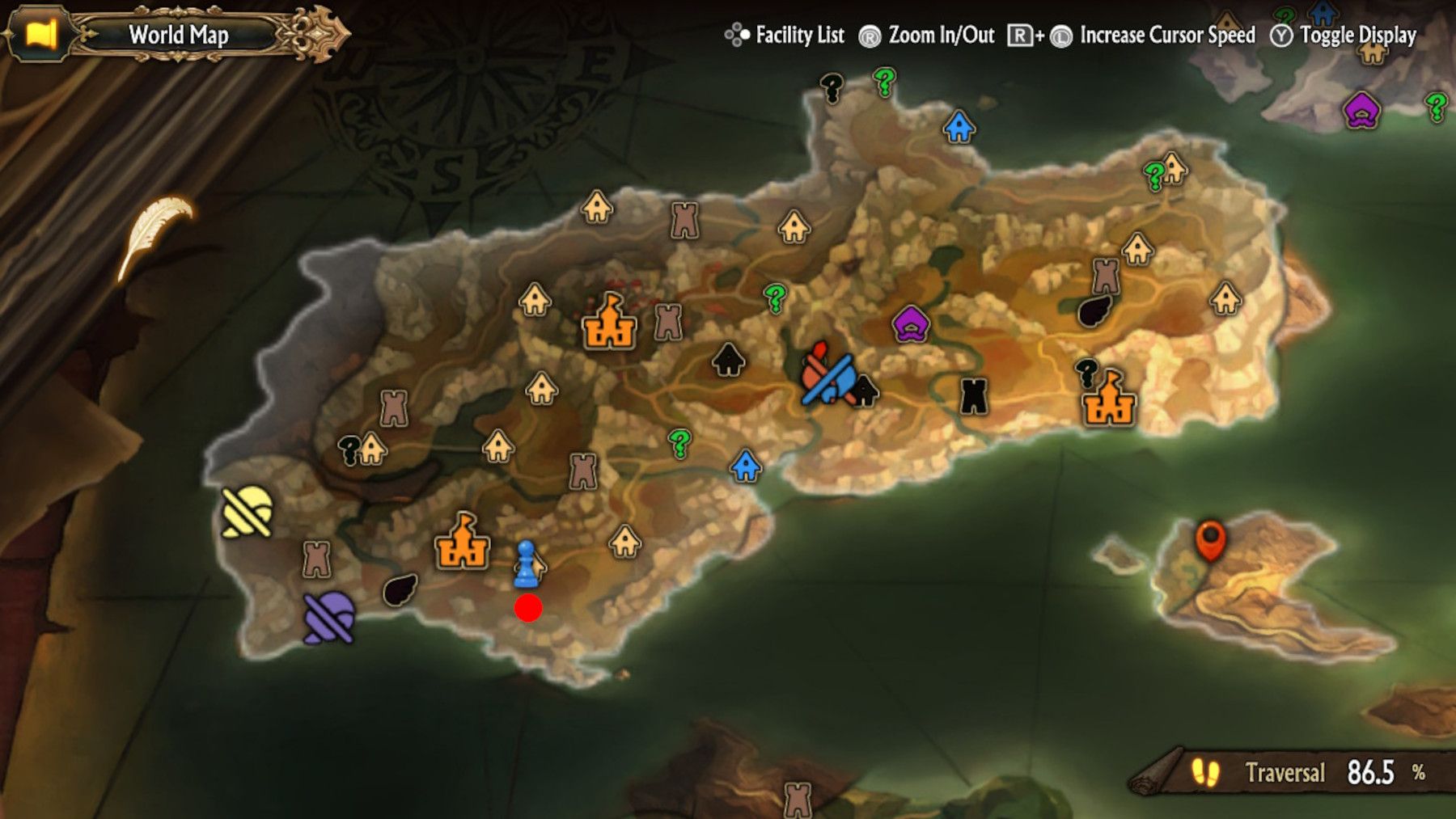Screen dimensions: 1456x819
Task: Click the World Map title banner
Action: 178,34
